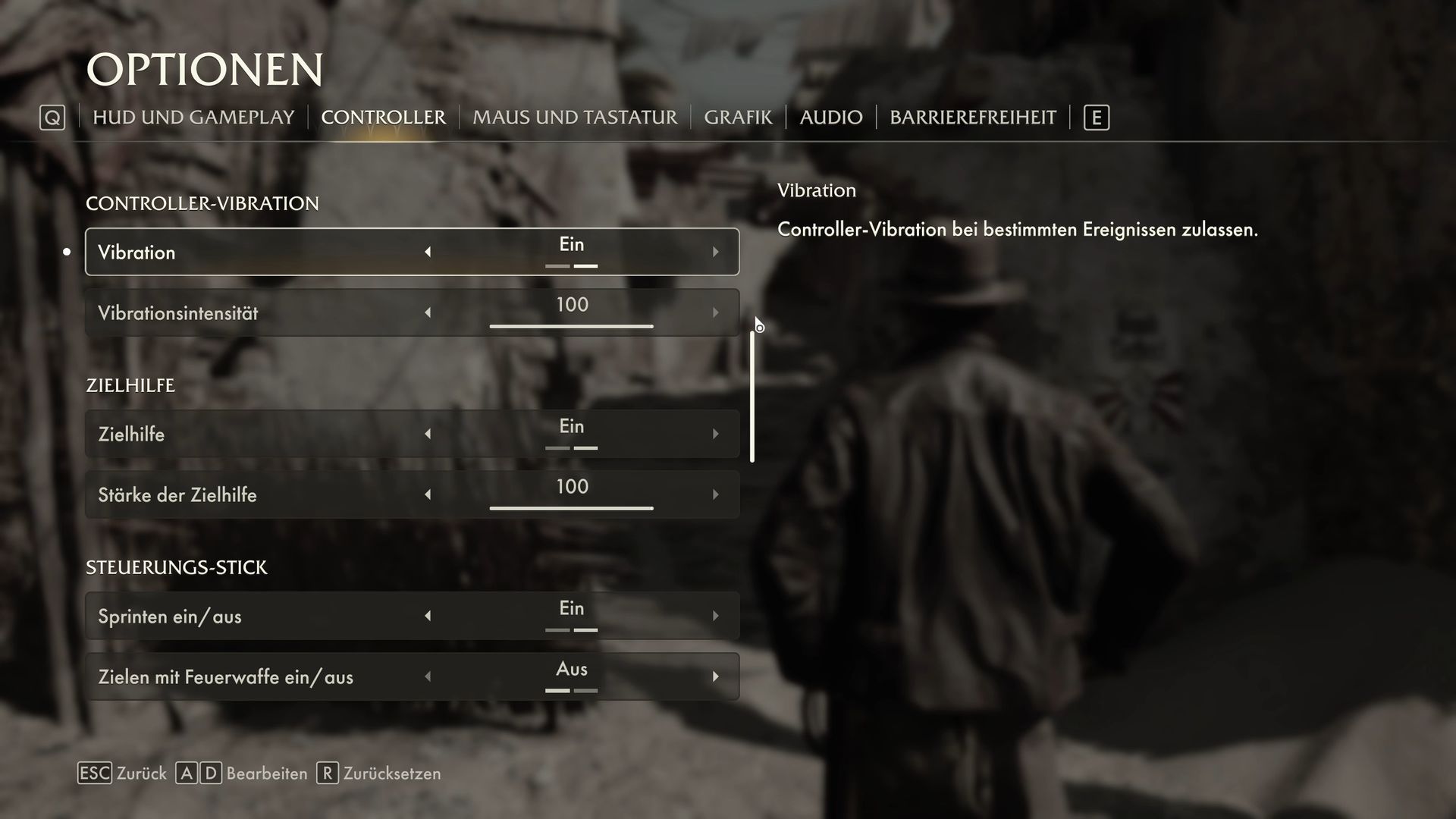Switch to the HUD und Gameplay tab
This screenshot has width=1456, height=819.
point(193,118)
